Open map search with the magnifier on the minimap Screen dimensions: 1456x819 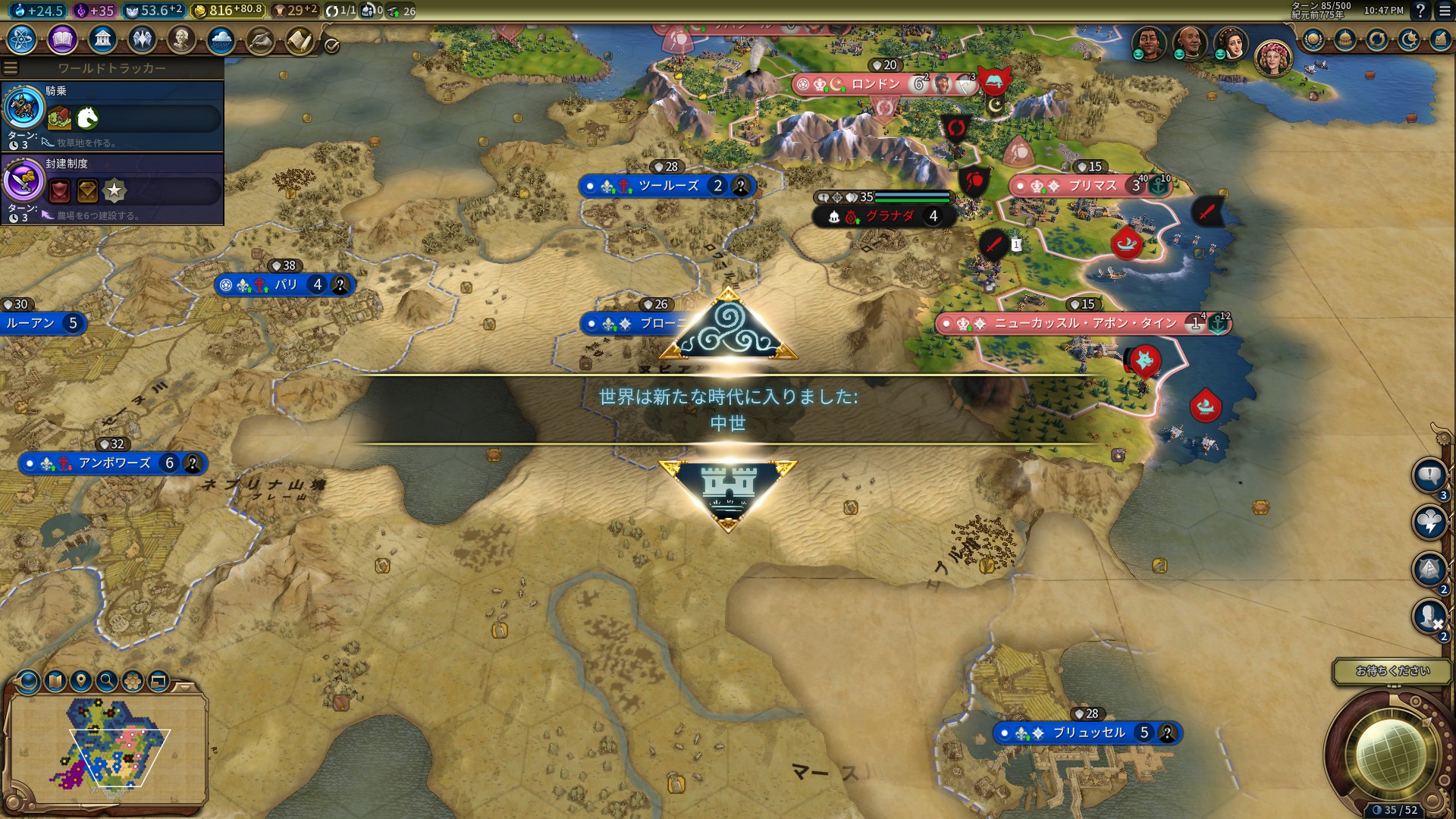tap(105, 682)
